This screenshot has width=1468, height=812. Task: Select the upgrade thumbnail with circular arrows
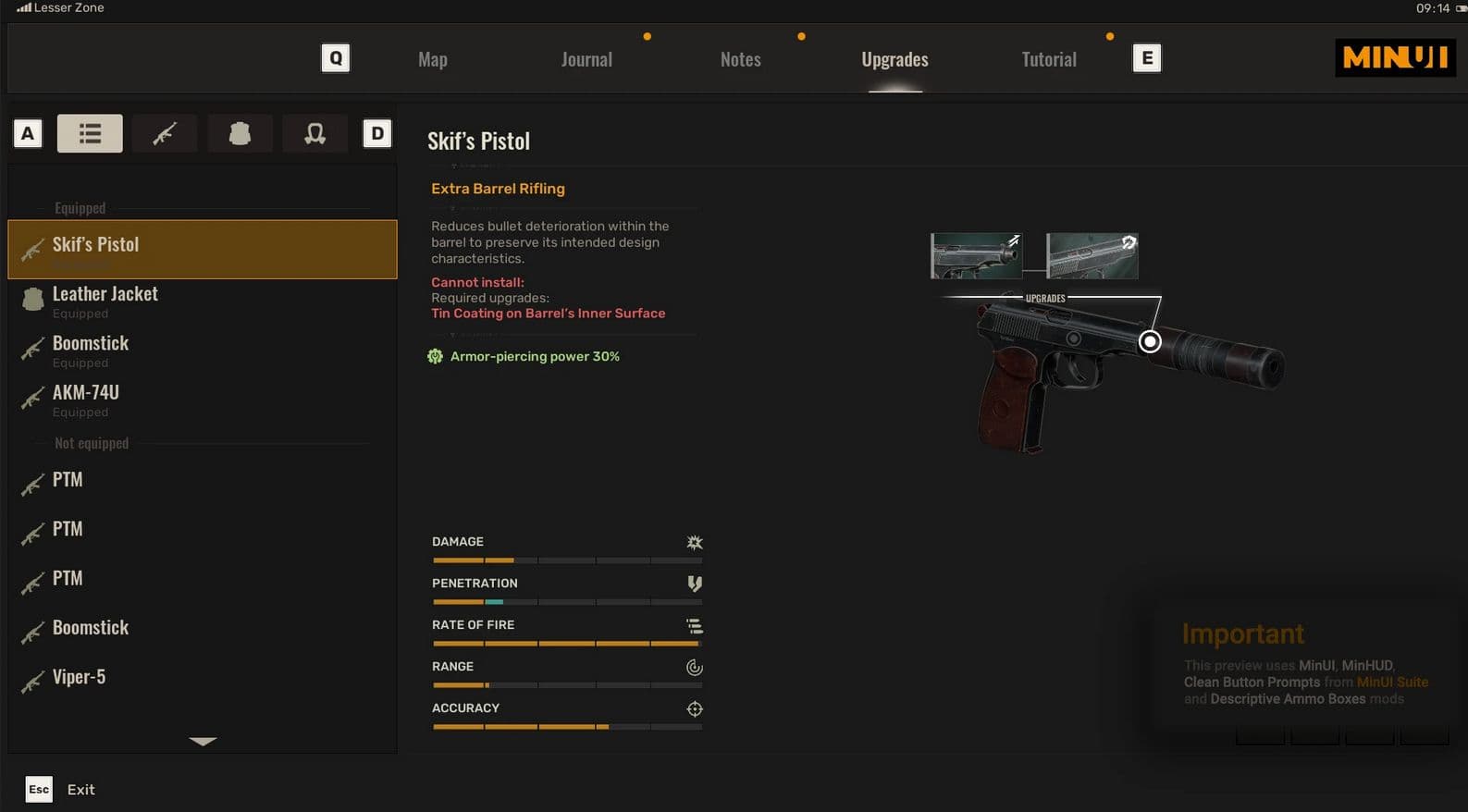[x=1092, y=256]
